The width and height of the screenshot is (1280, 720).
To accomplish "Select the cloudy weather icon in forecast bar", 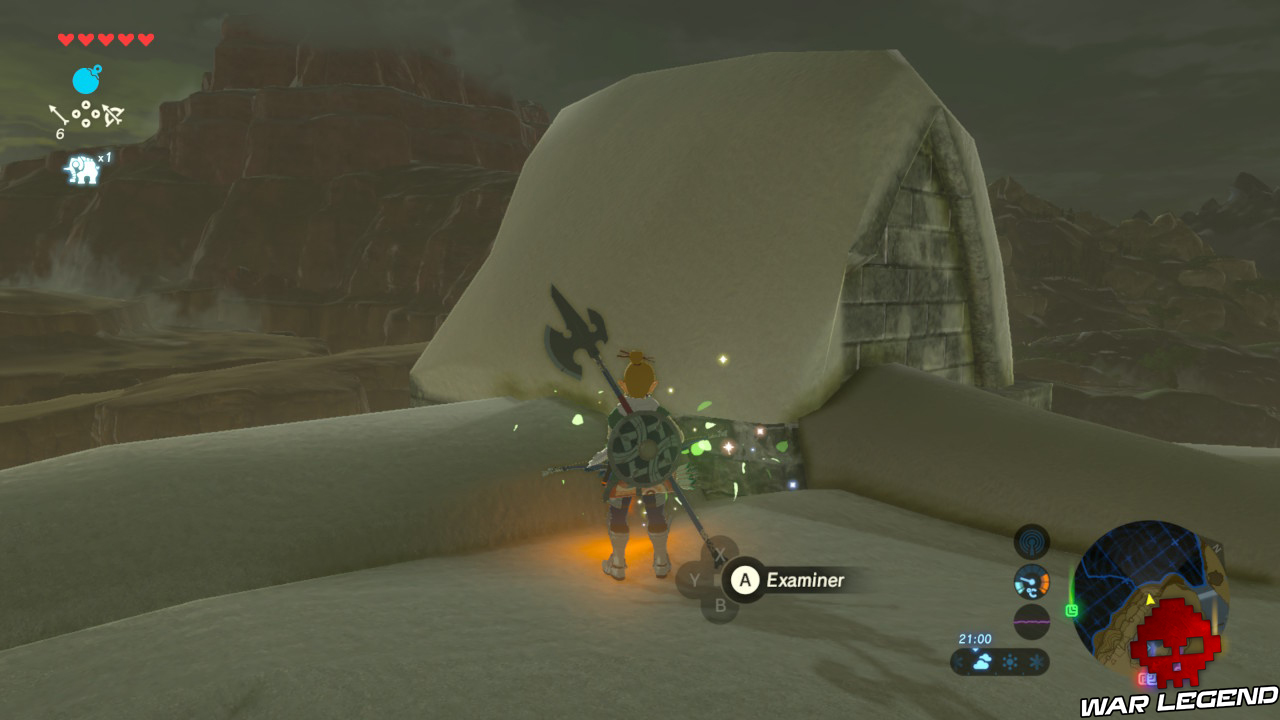I will click(981, 662).
